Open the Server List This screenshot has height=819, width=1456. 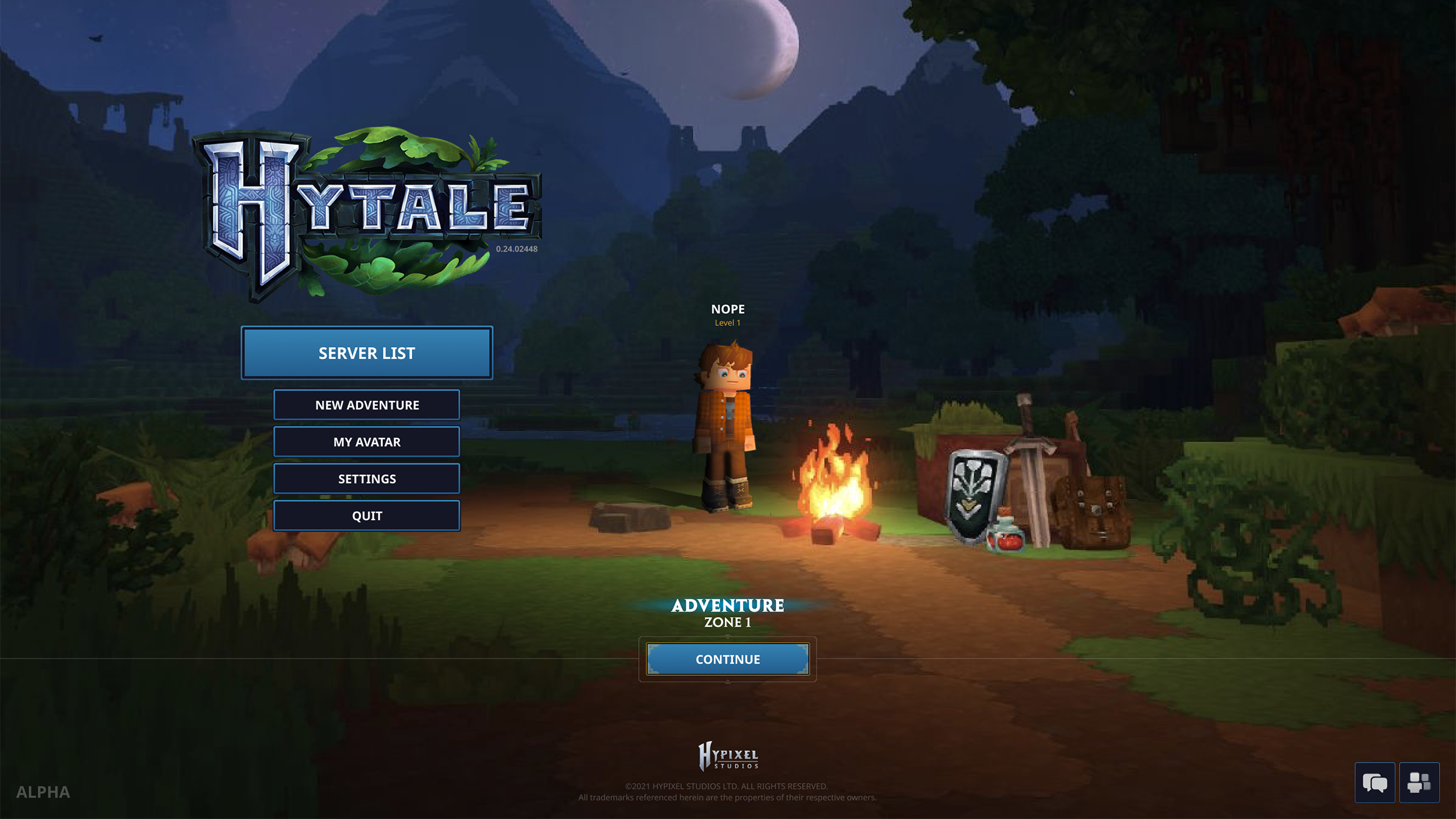coord(366,353)
